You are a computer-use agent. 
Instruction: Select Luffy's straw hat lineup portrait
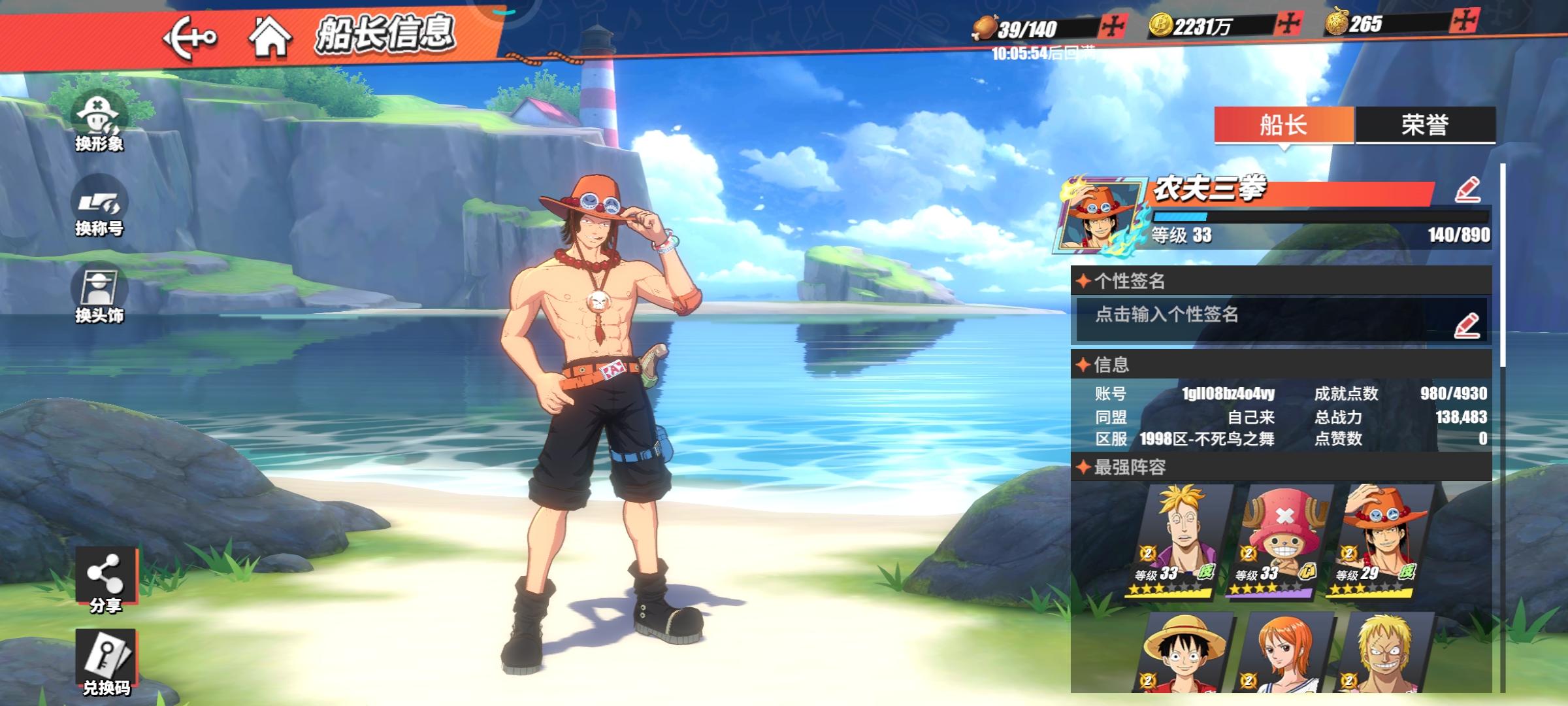pos(1181,652)
